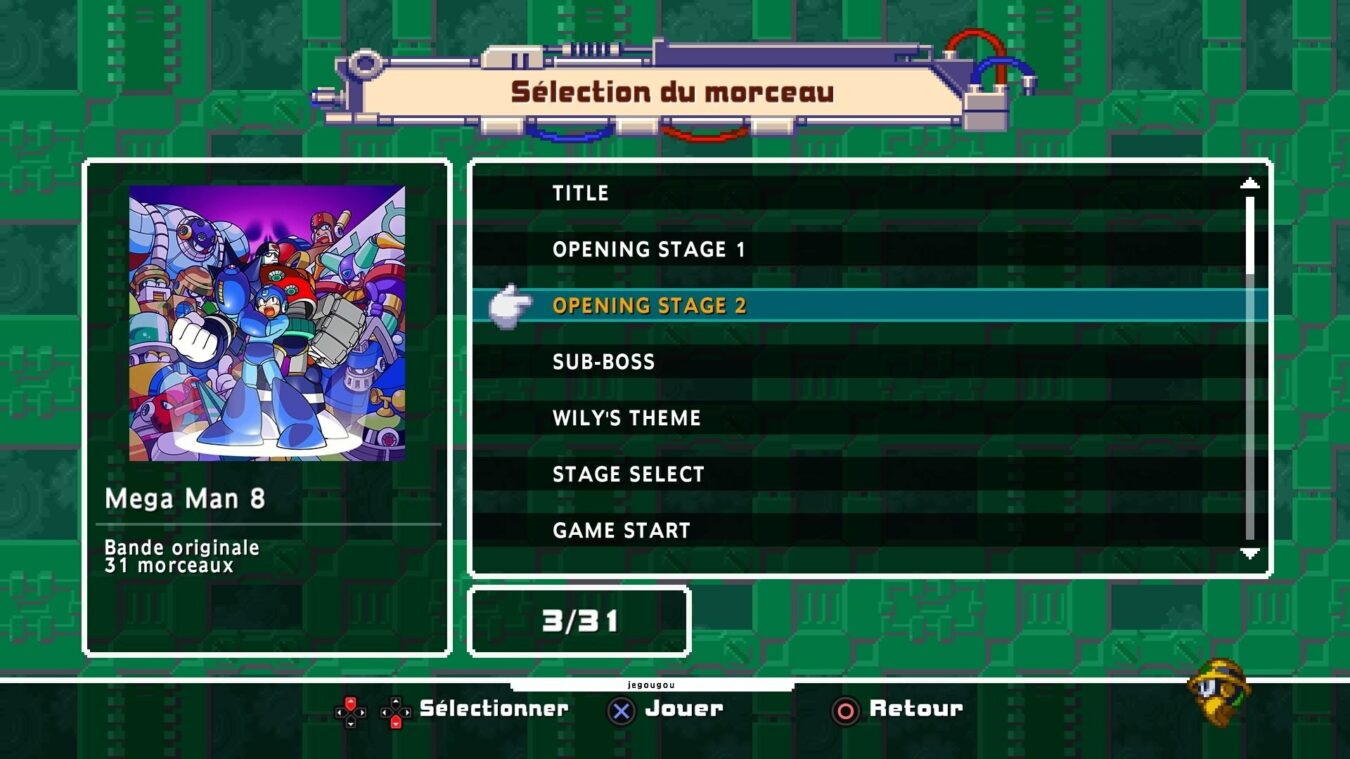Play the highlighted OPENING STAGE 2 track
The height and width of the screenshot is (759, 1350).
(x=649, y=305)
